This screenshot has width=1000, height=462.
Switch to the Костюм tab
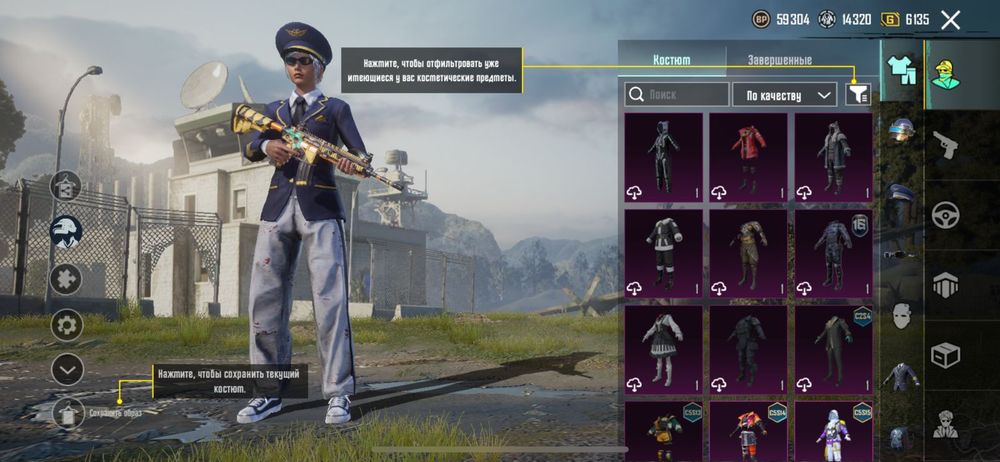(x=671, y=60)
